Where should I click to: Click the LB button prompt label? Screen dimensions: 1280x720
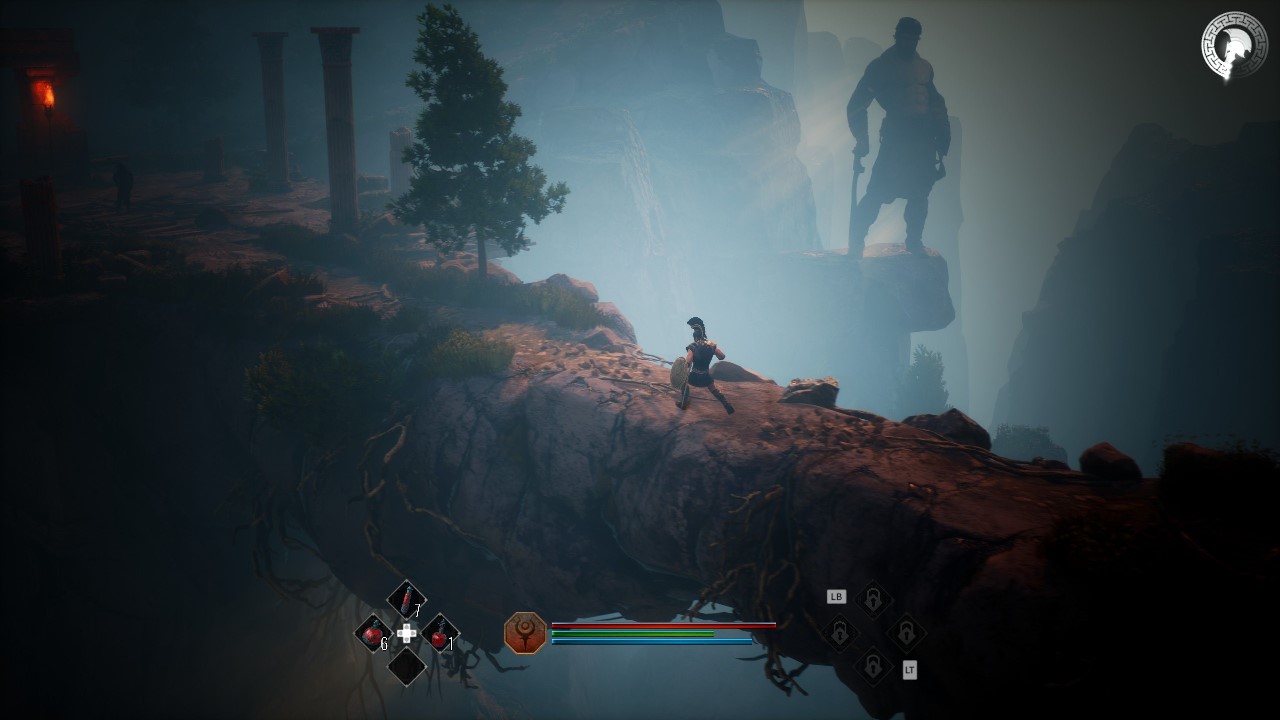point(837,596)
